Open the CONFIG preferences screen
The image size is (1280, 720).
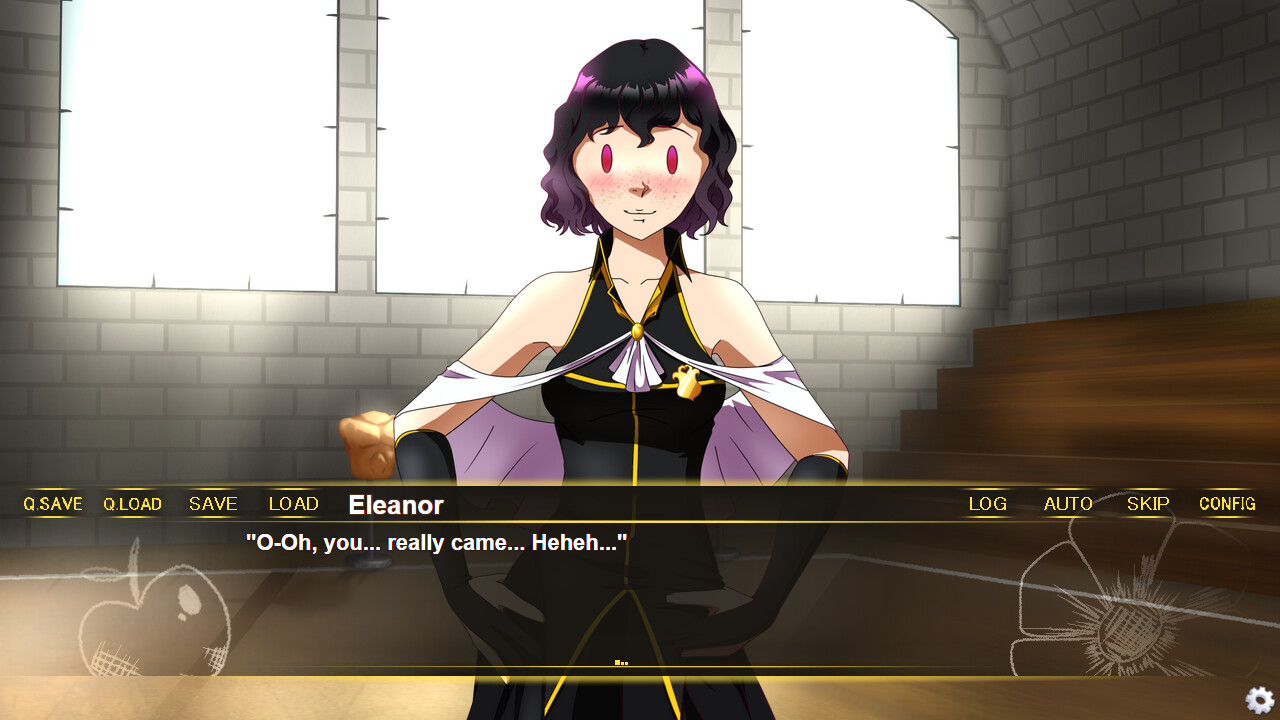1226,504
